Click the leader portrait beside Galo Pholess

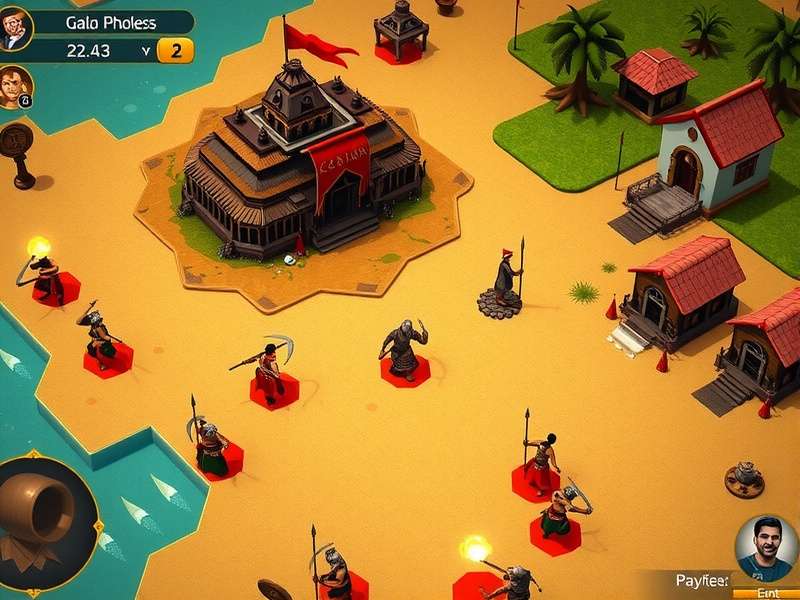tap(16, 28)
